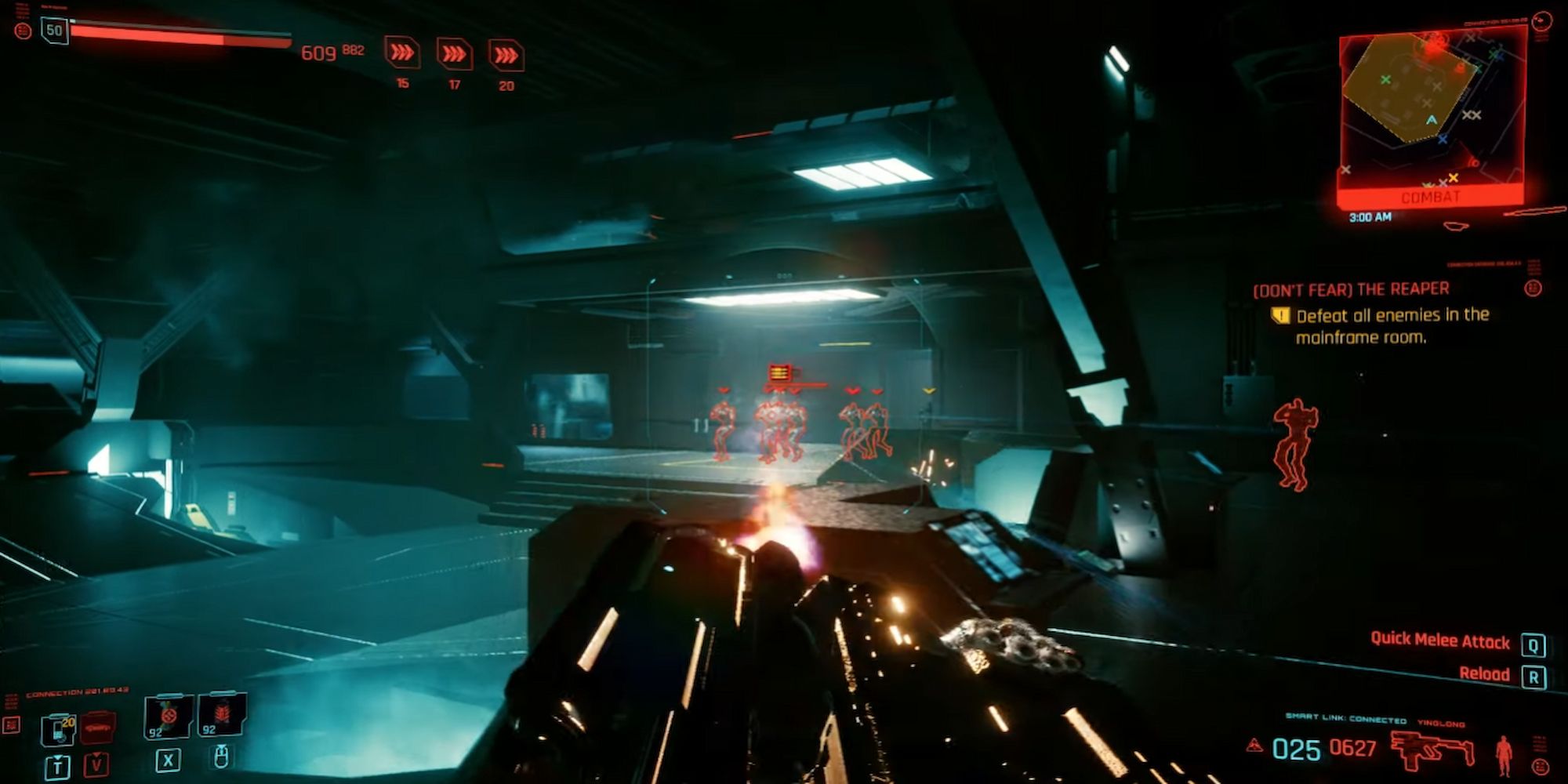
Task: Toggle the buff icon labeled 17
Action: pyautogui.click(x=453, y=55)
